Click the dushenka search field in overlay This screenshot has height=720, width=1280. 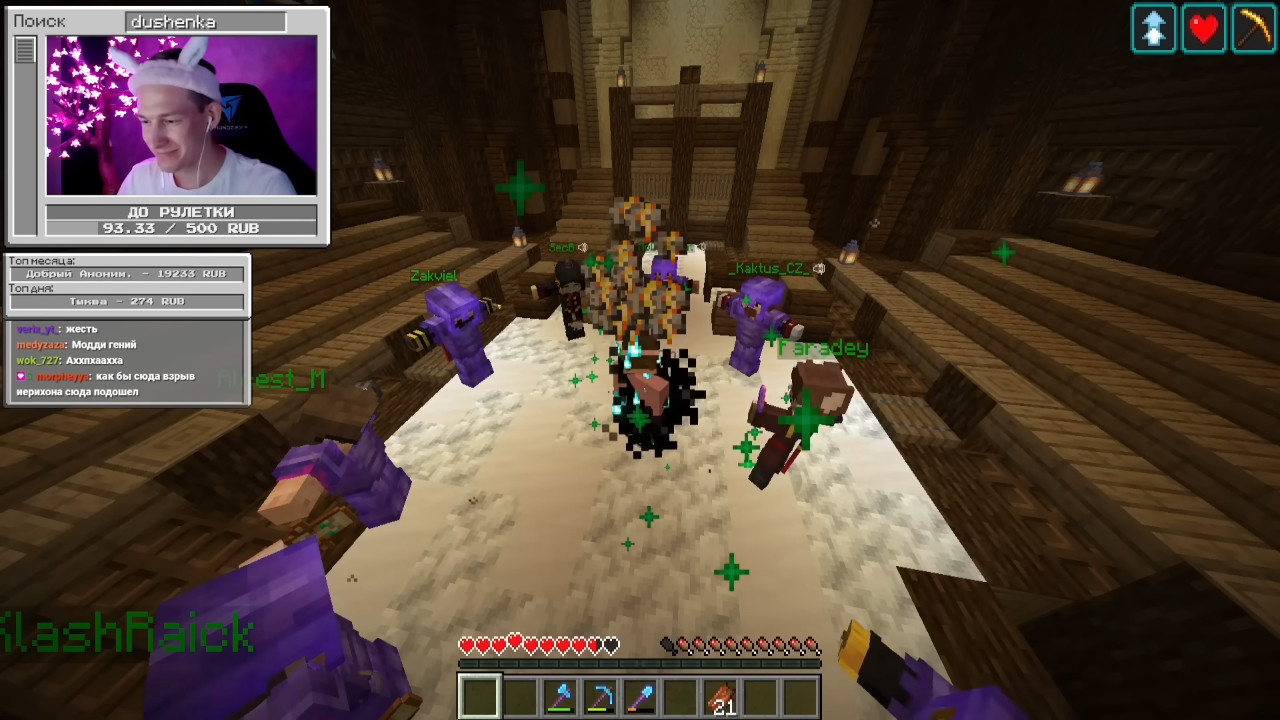coord(206,21)
